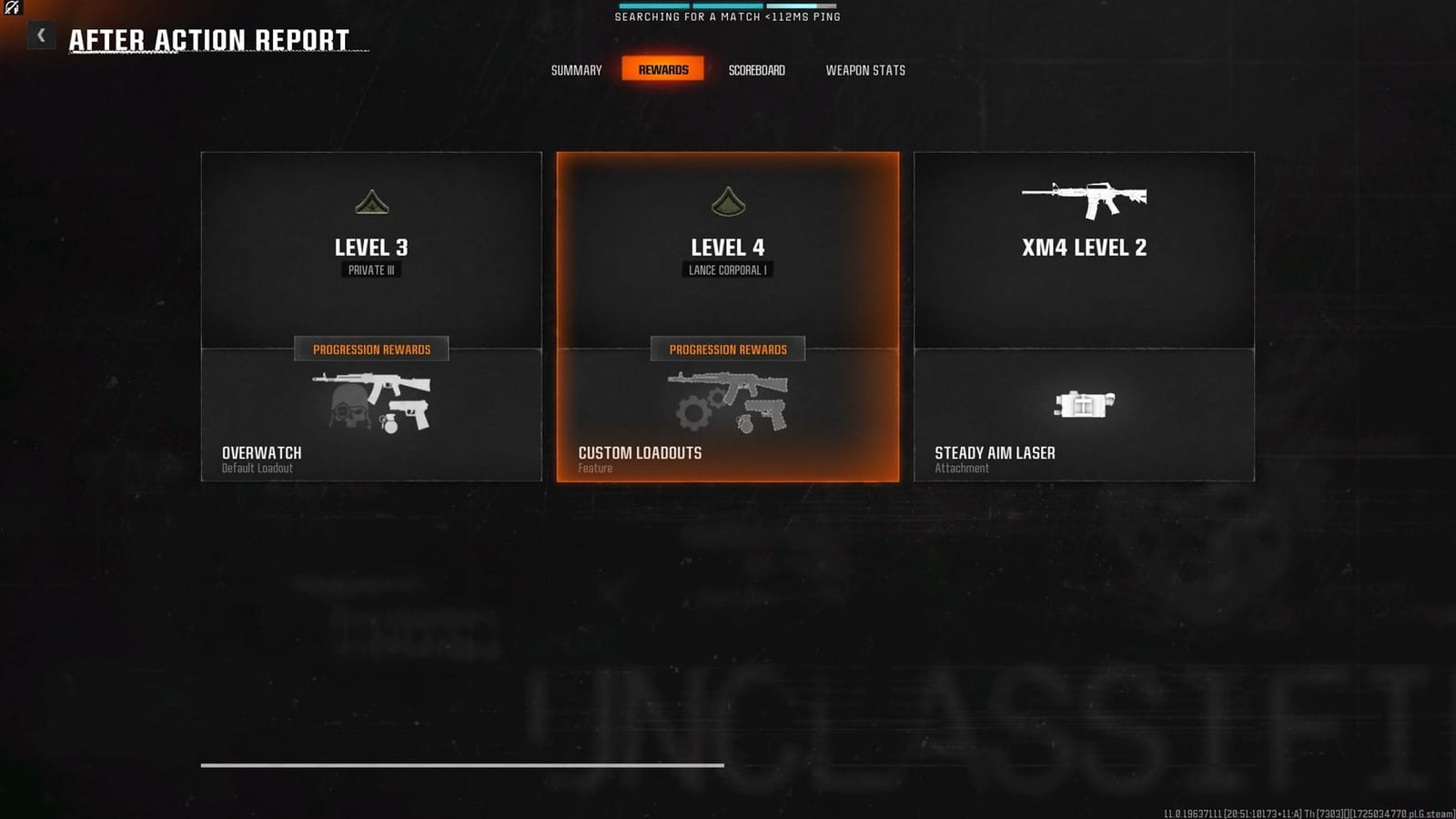Select the Level 4 Custom Loadouts reward card
Screen dimensions: 1456x819
click(726, 317)
